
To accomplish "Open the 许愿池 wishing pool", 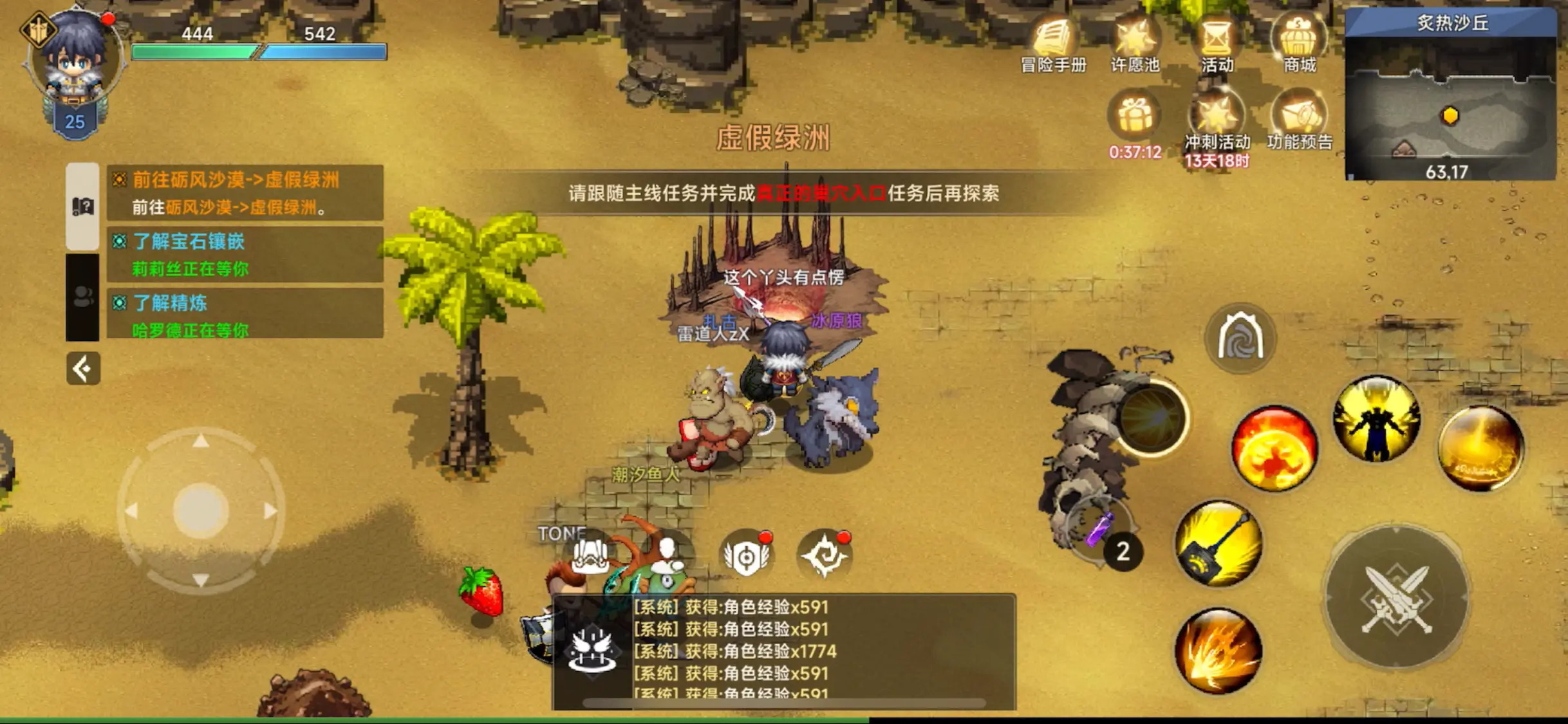I will [1135, 45].
